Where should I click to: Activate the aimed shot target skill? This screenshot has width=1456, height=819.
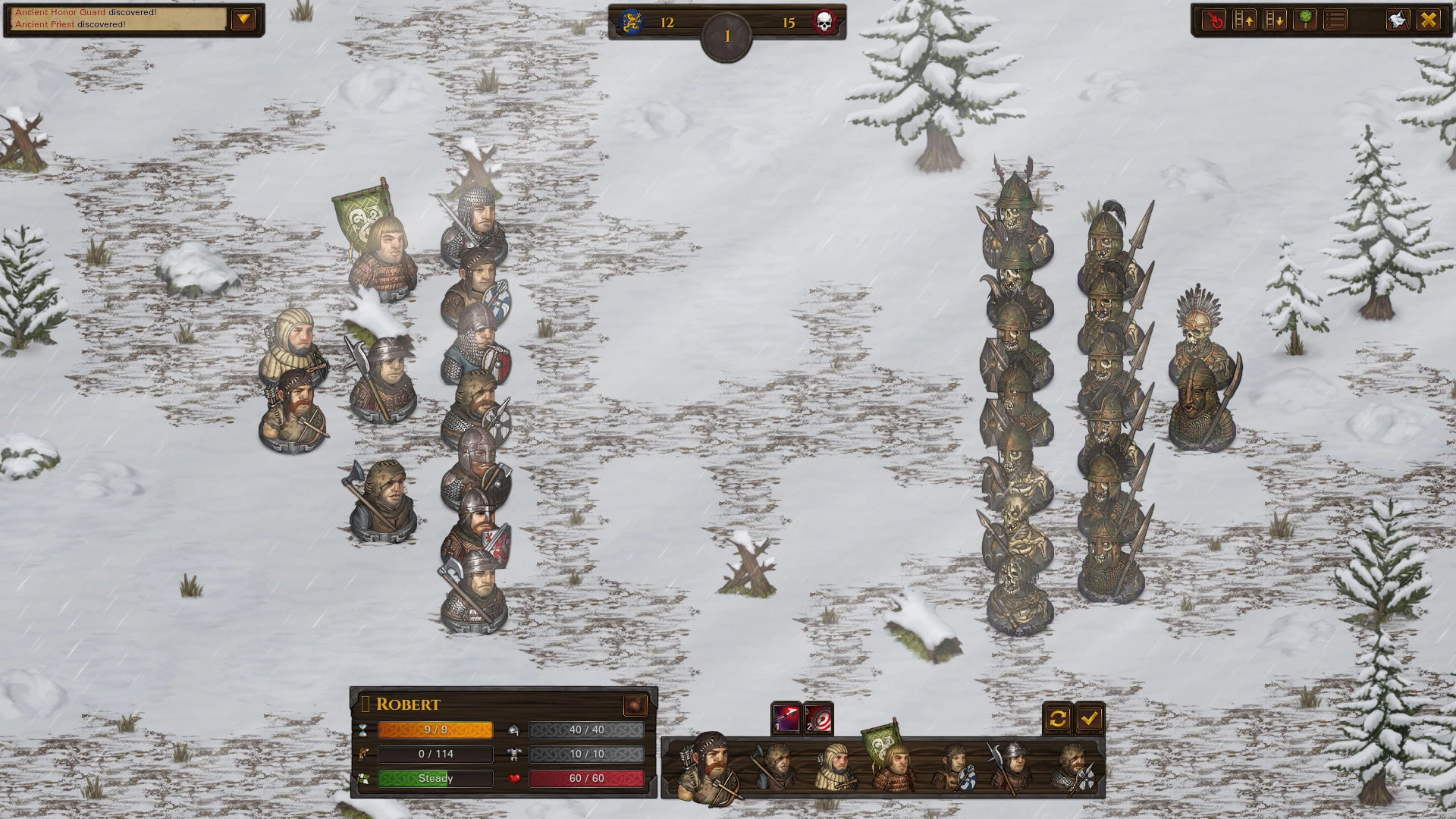coord(818,718)
